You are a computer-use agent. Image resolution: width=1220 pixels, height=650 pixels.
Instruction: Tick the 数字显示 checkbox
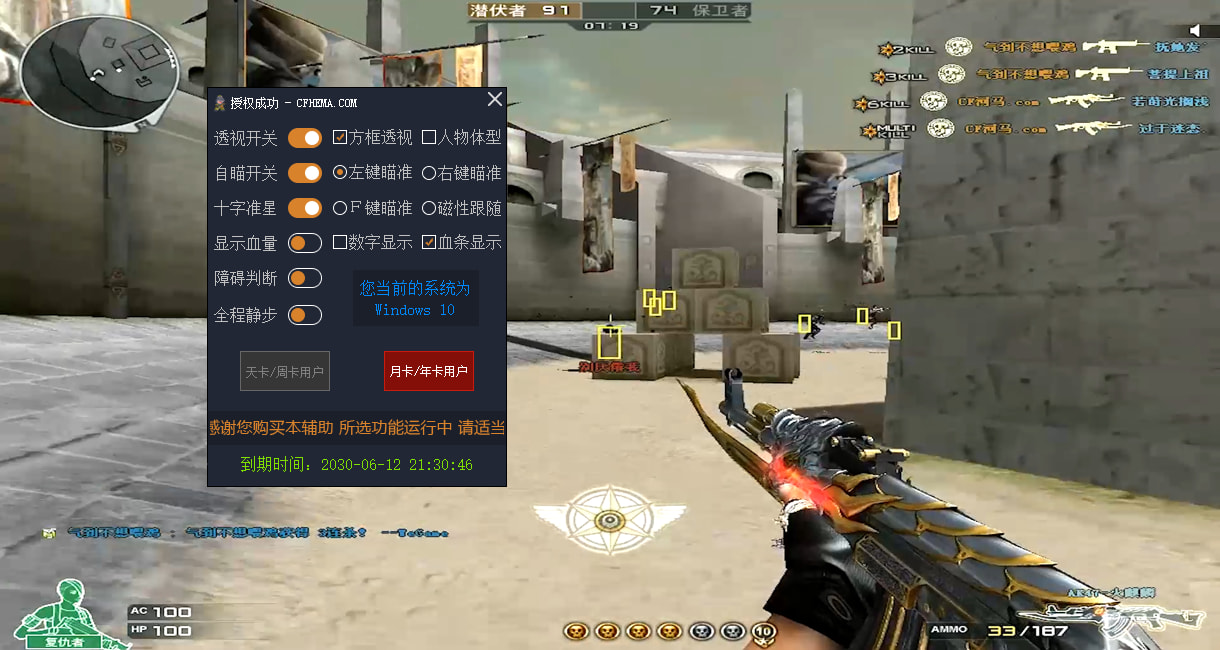click(340, 242)
